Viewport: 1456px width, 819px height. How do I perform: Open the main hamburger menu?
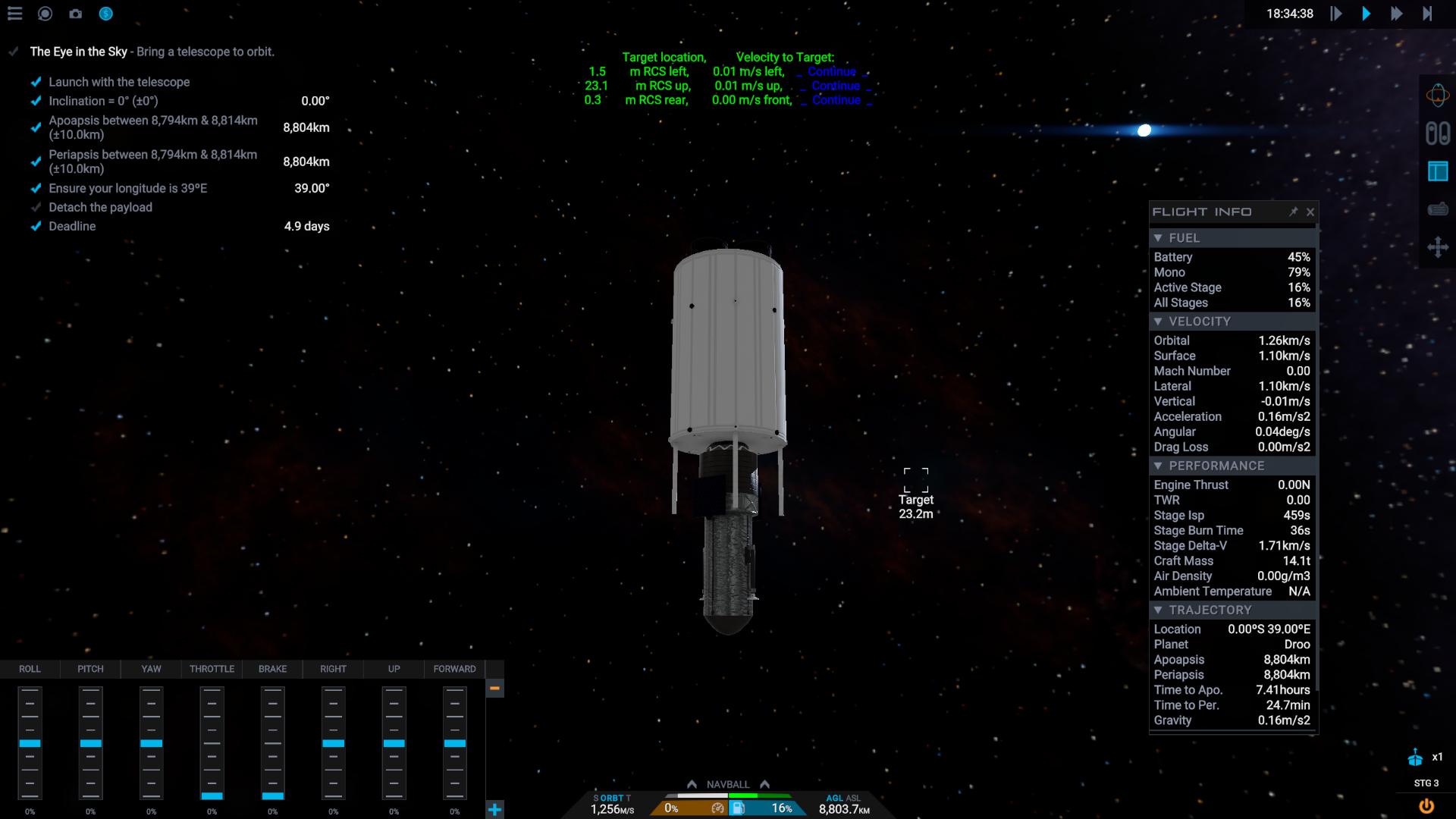[15, 14]
